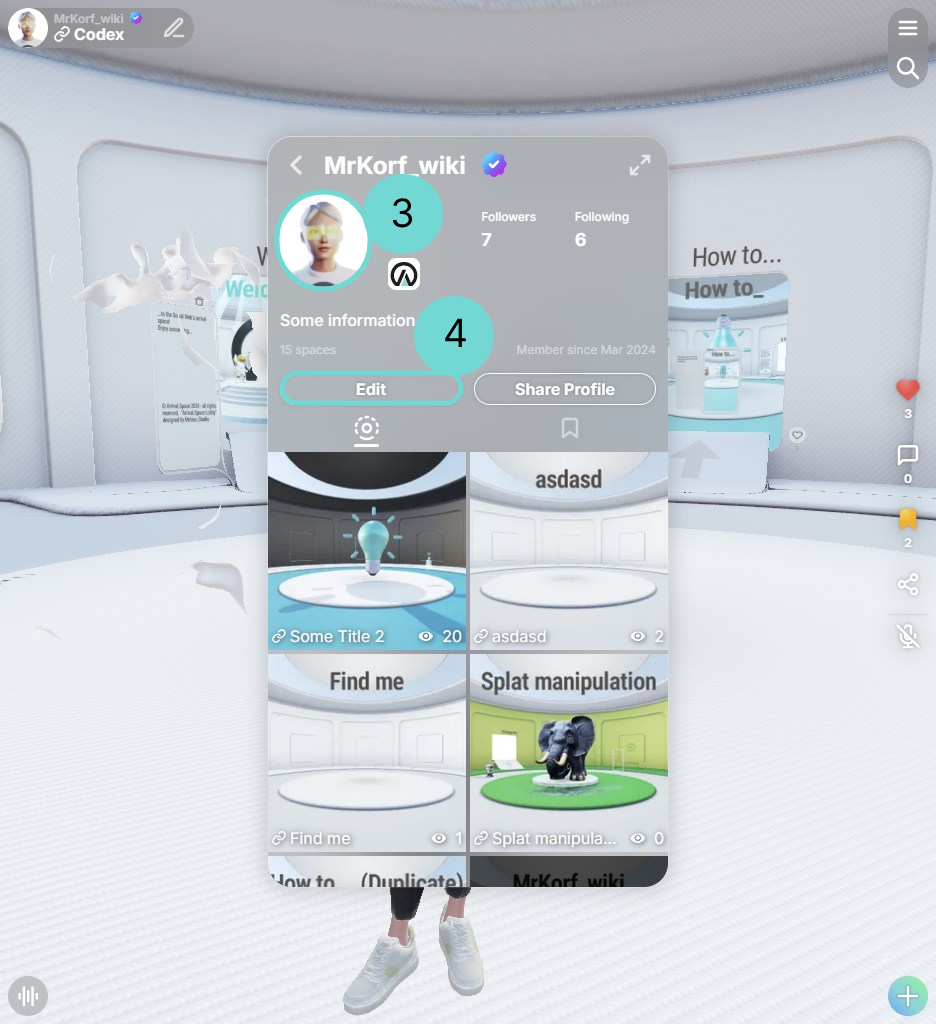Open the hamburger menu
The height and width of the screenshot is (1024, 936).
point(908,28)
